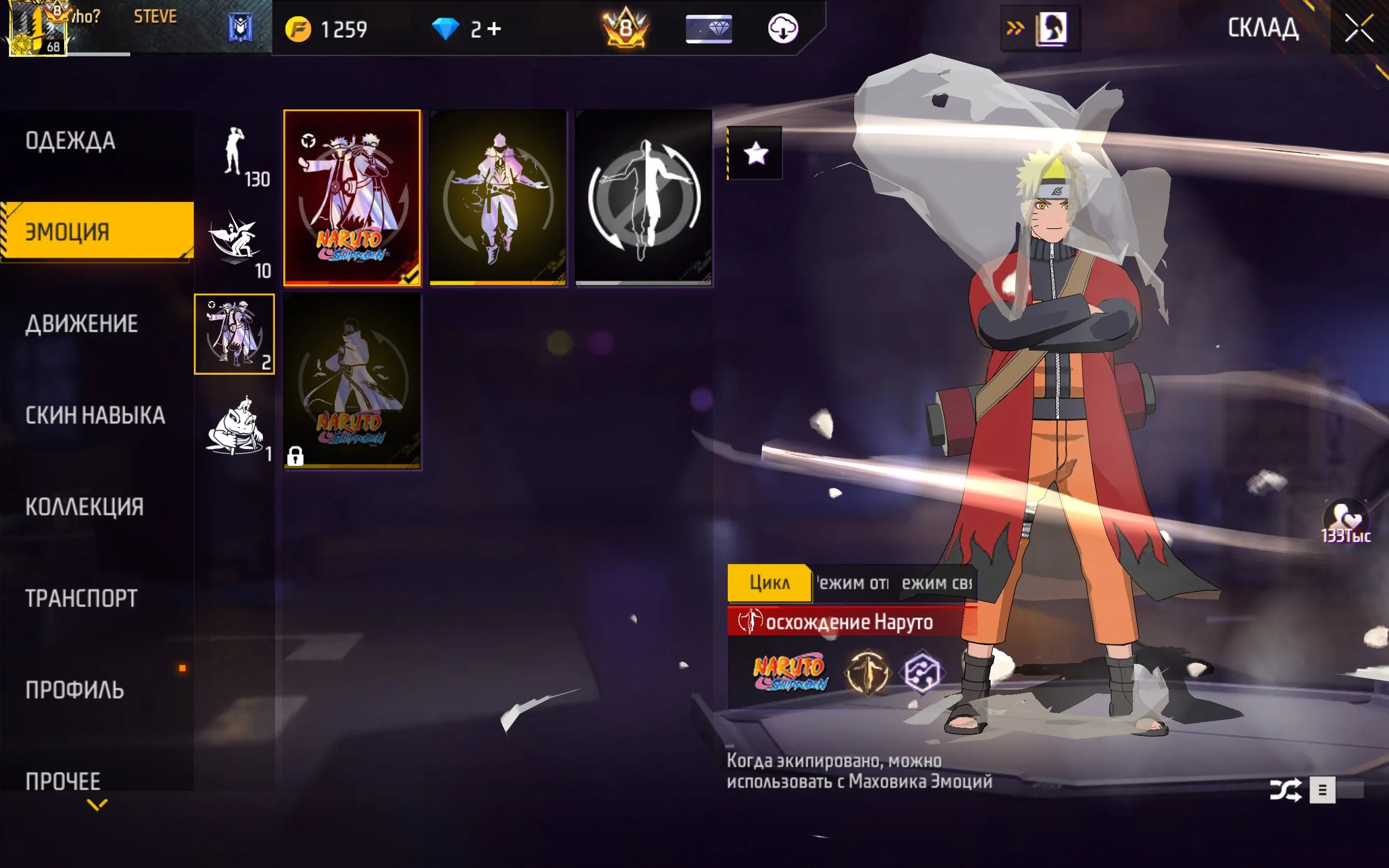1389x868 pixels.
Task: Open the СКИН НАВЫКА section
Action: point(95,415)
